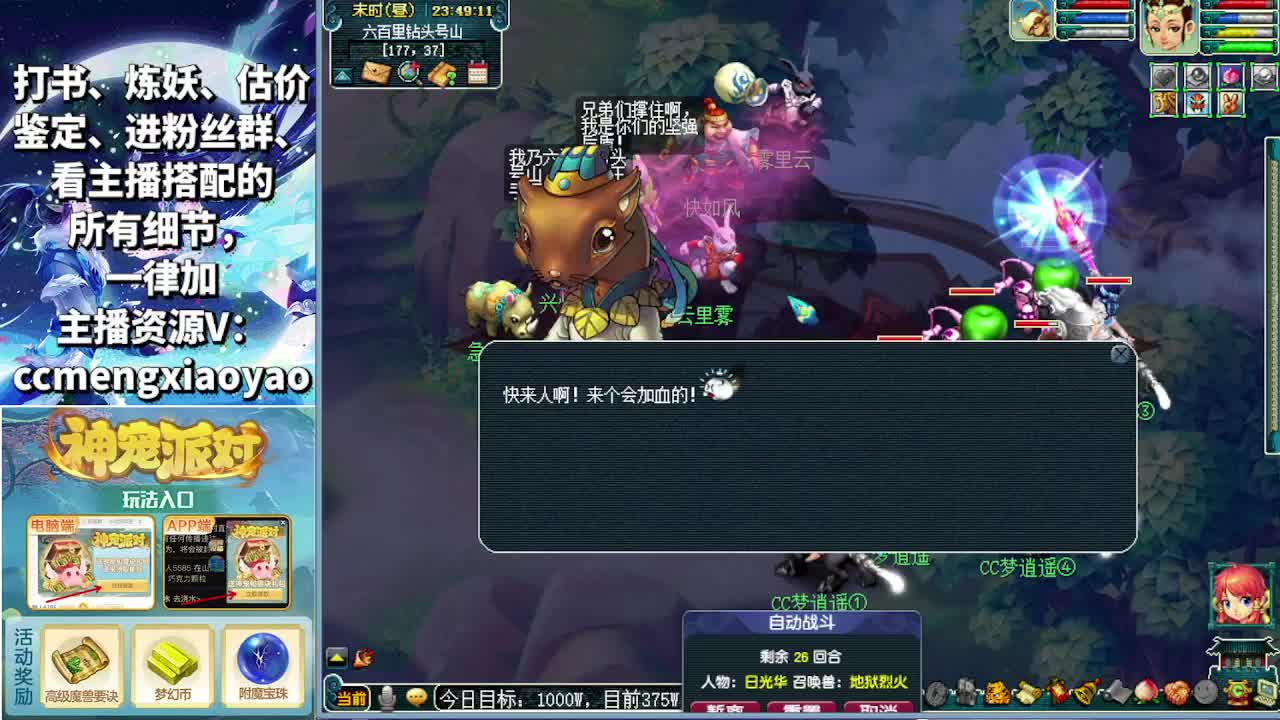1280x720 pixels.
Task: Collapse the minimap panel using the triangle arrow
Action: (342, 73)
